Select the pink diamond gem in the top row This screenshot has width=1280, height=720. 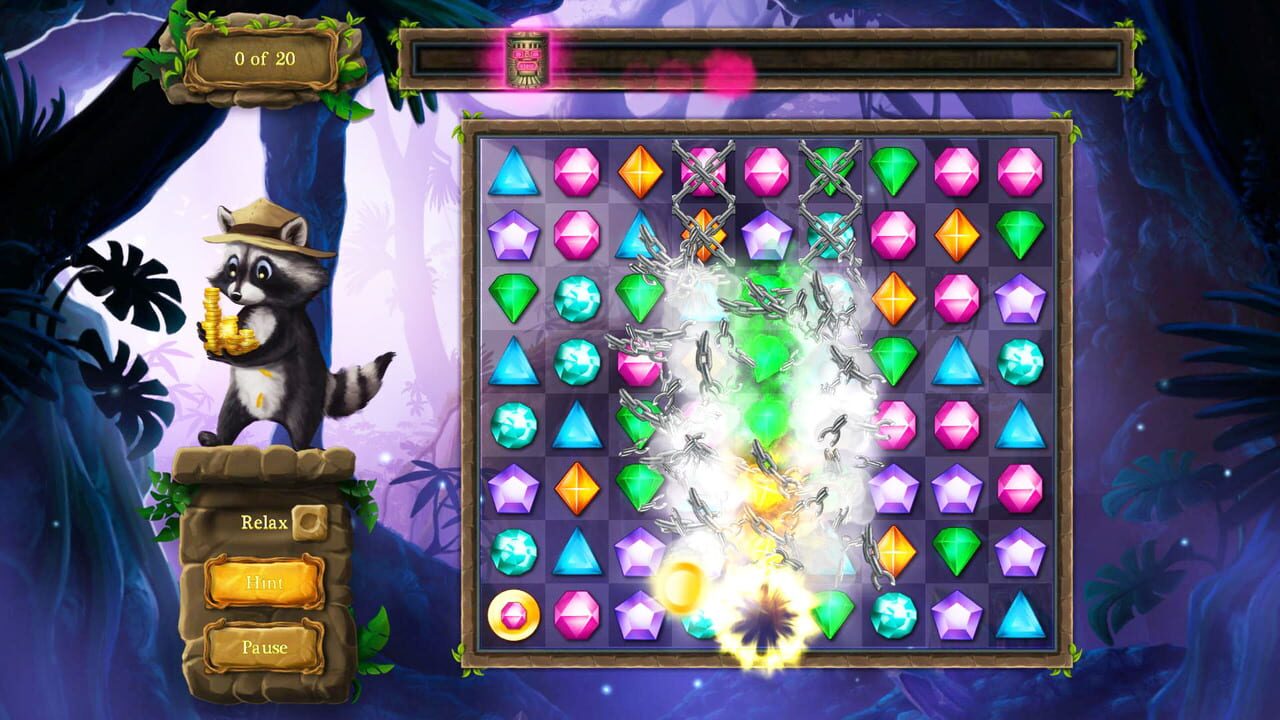(x=574, y=172)
